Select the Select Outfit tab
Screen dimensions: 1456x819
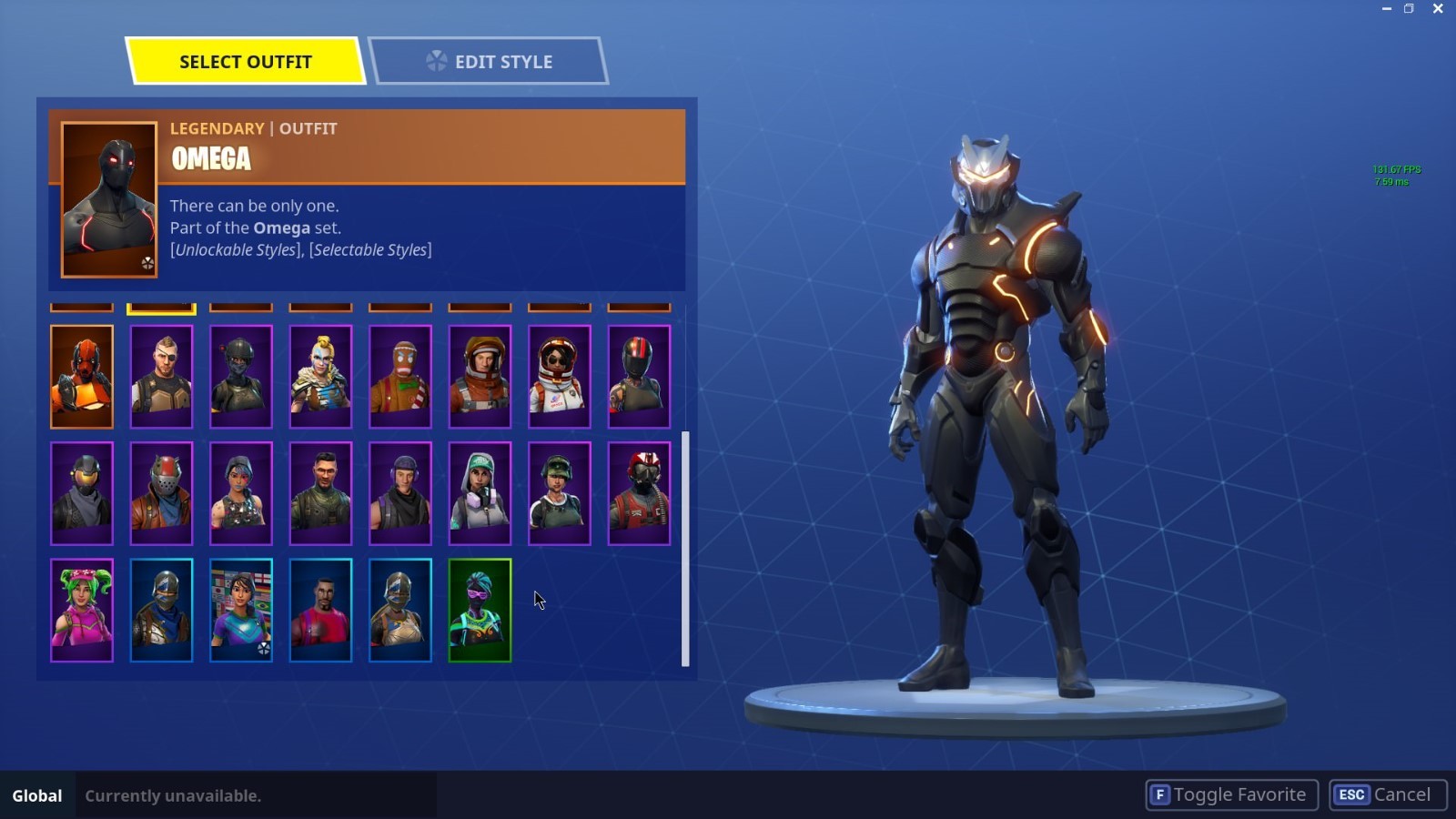pyautogui.click(x=246, y=61)
